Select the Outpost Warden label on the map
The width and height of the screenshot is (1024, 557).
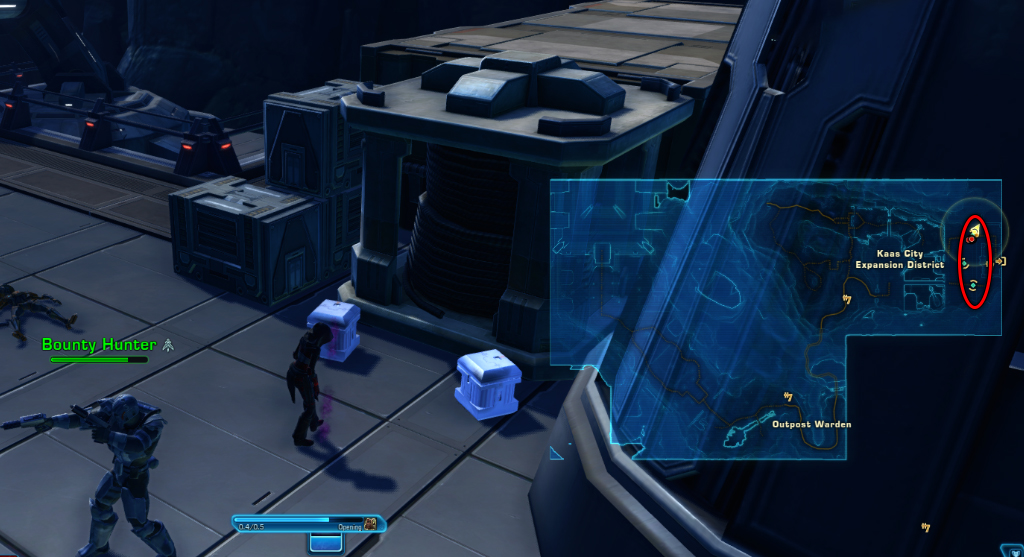(x=811, y=424)
